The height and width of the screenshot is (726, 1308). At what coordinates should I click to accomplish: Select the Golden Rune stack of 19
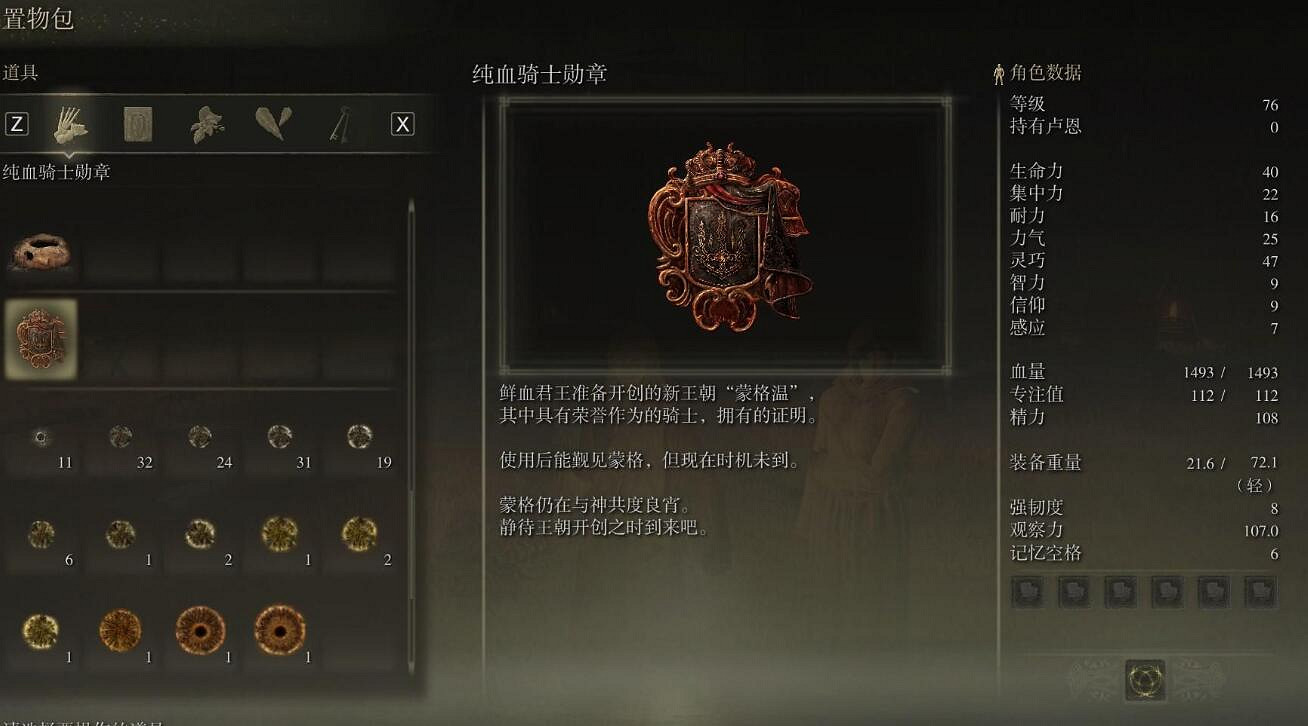click(x=357, y=438)
